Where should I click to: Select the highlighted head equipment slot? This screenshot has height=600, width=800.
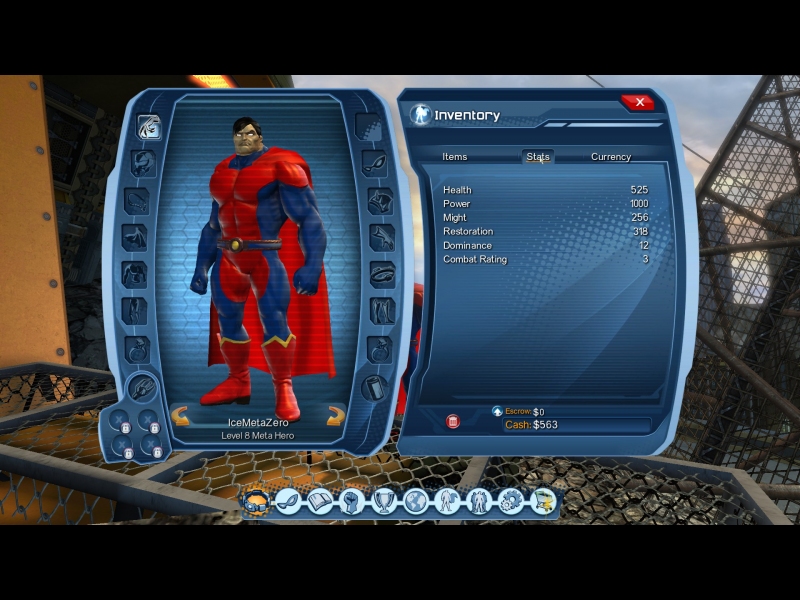tap(149, 128)
